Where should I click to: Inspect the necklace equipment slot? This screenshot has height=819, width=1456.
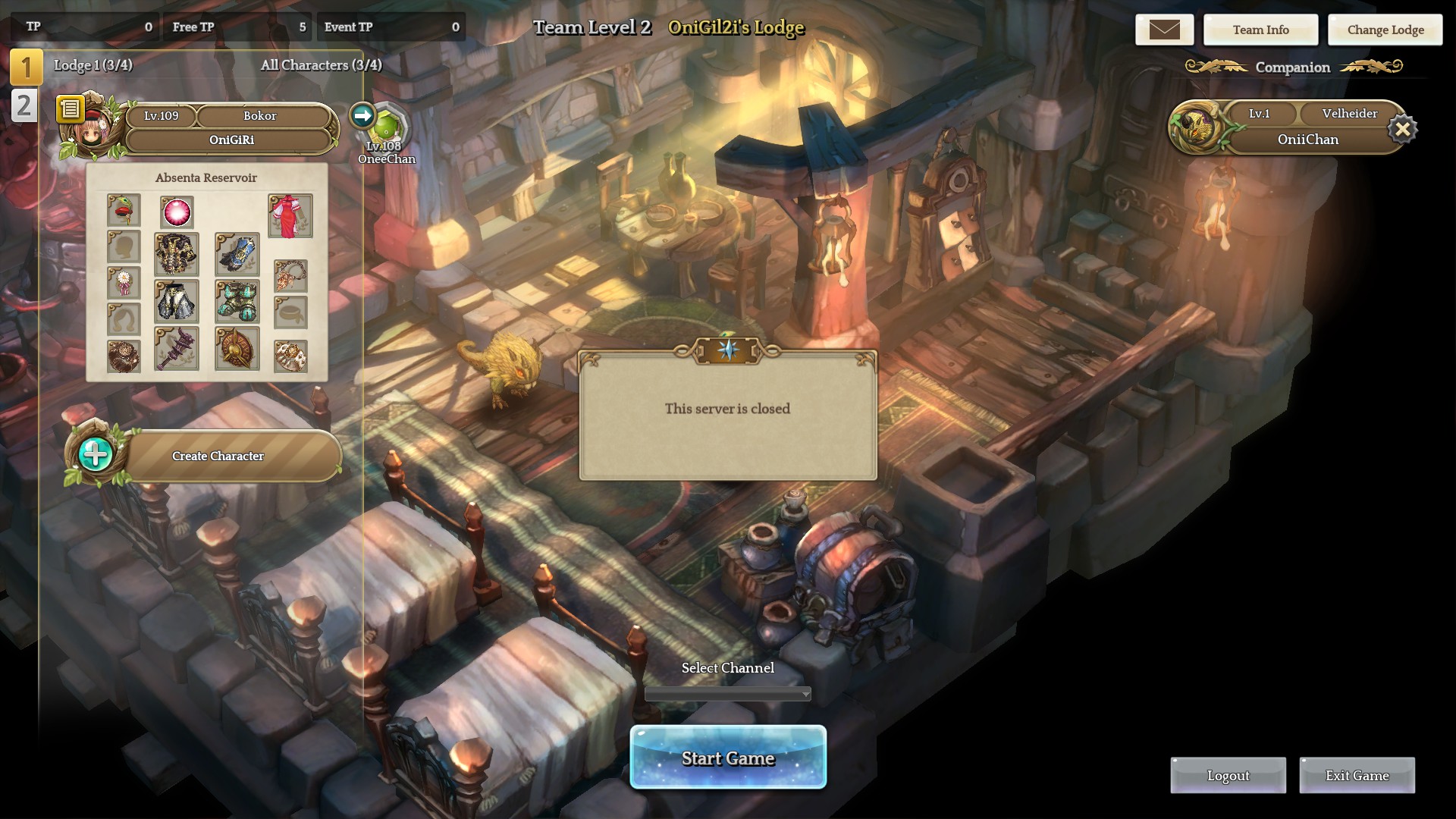coord(290,275)
